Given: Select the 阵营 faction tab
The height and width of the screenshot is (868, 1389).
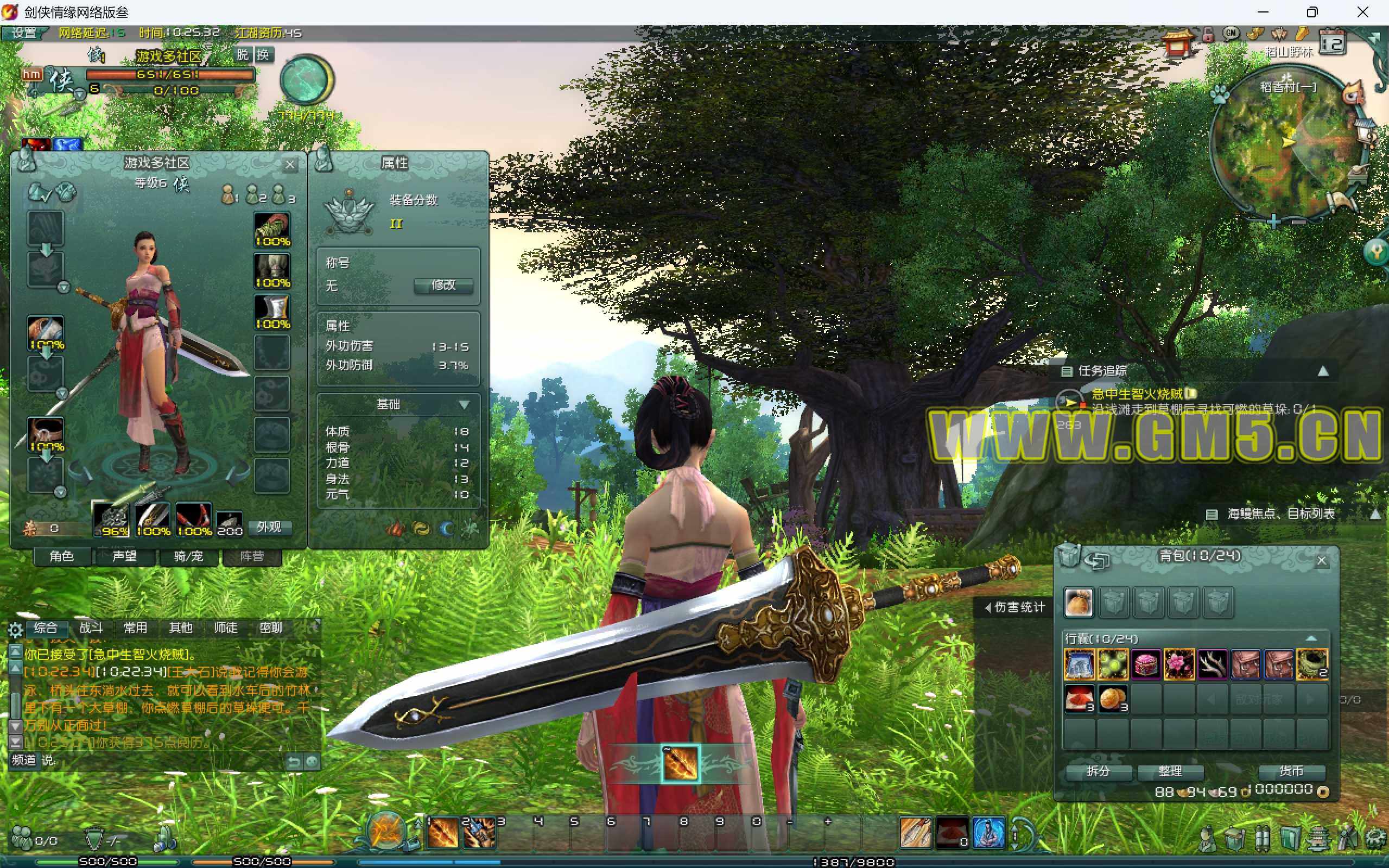Looking at the screenshot, I should click(x=251, y=556).
